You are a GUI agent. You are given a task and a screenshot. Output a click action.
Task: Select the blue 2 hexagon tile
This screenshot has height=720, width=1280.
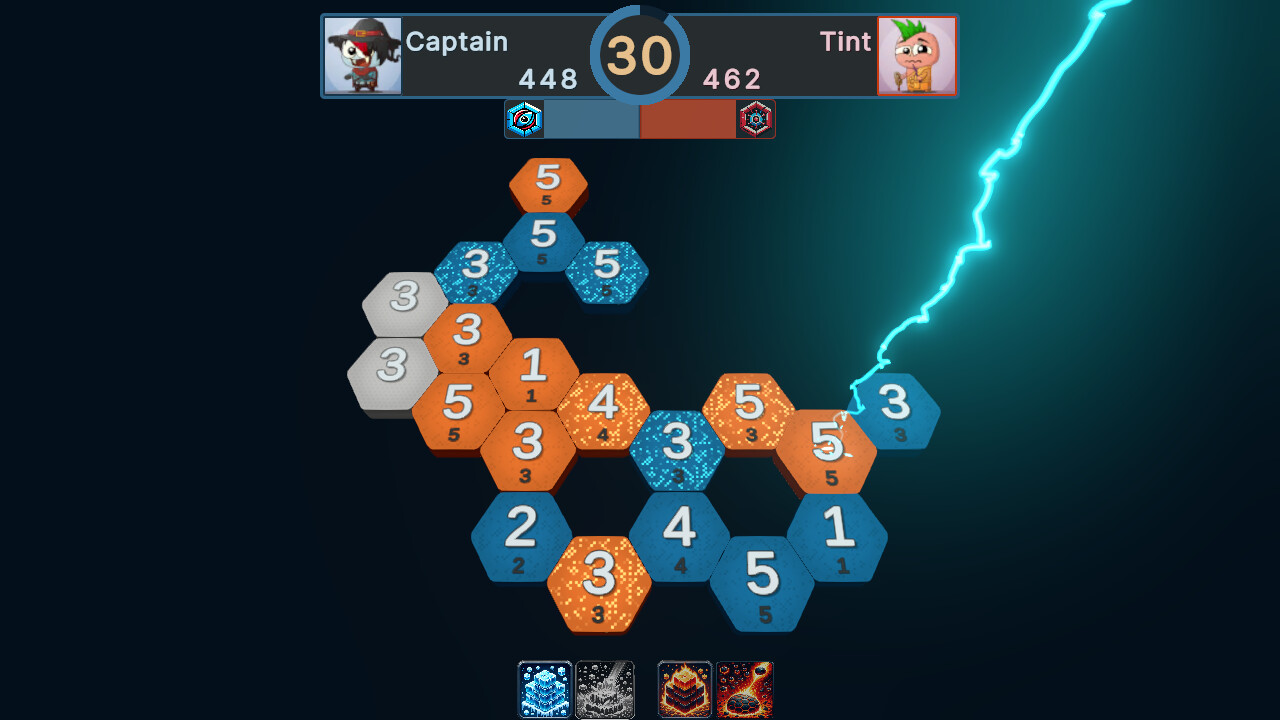click(521, 532)
